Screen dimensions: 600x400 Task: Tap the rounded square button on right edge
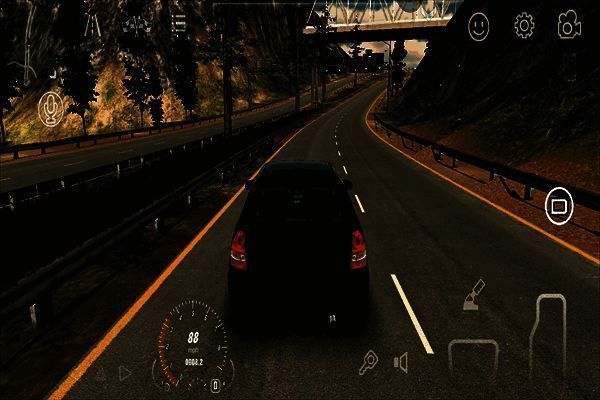click(x=558, y=207)
